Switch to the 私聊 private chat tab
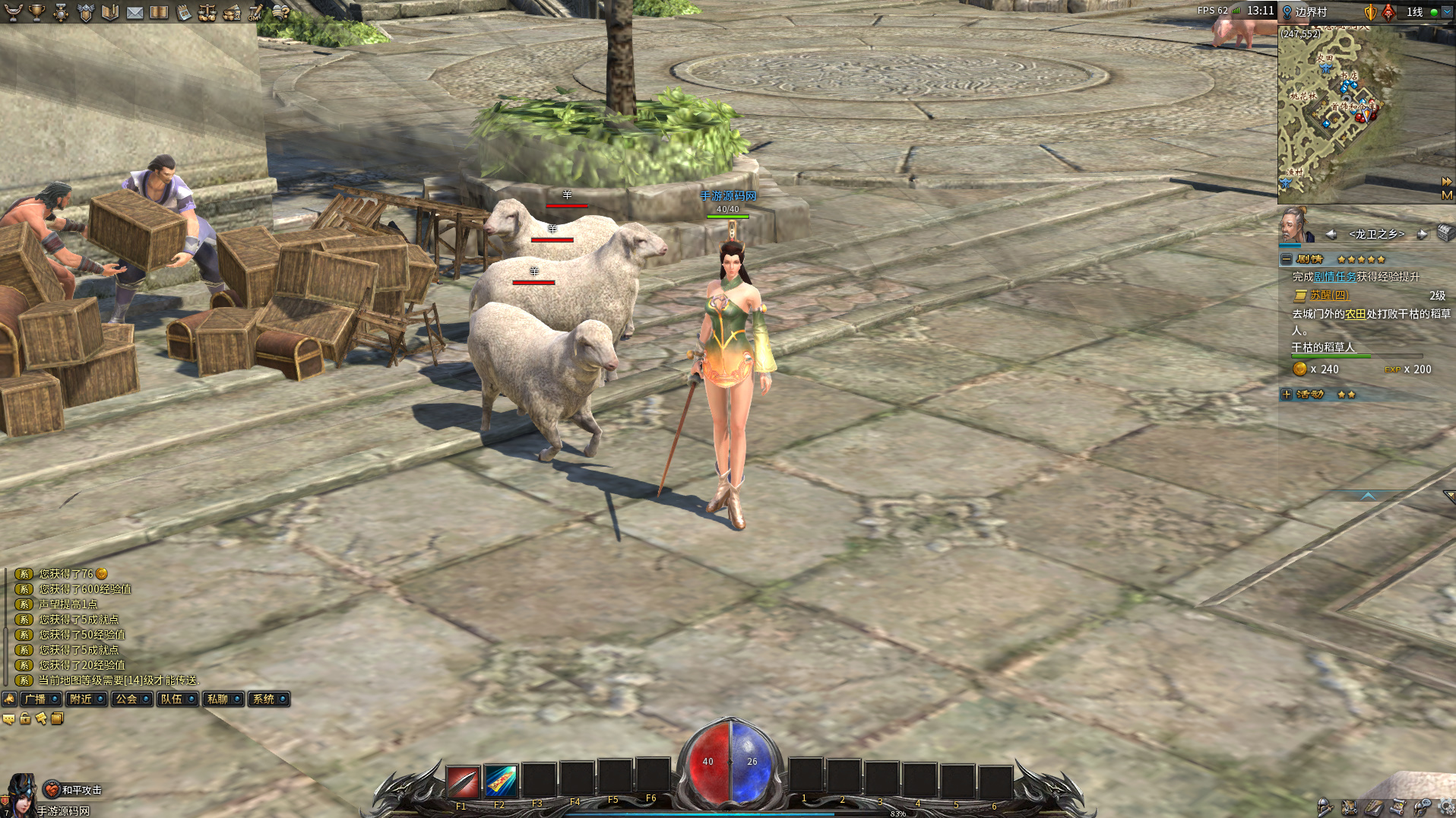This screenshot has height=818, width=1456. pyautogui.click(x=223, y=699)
